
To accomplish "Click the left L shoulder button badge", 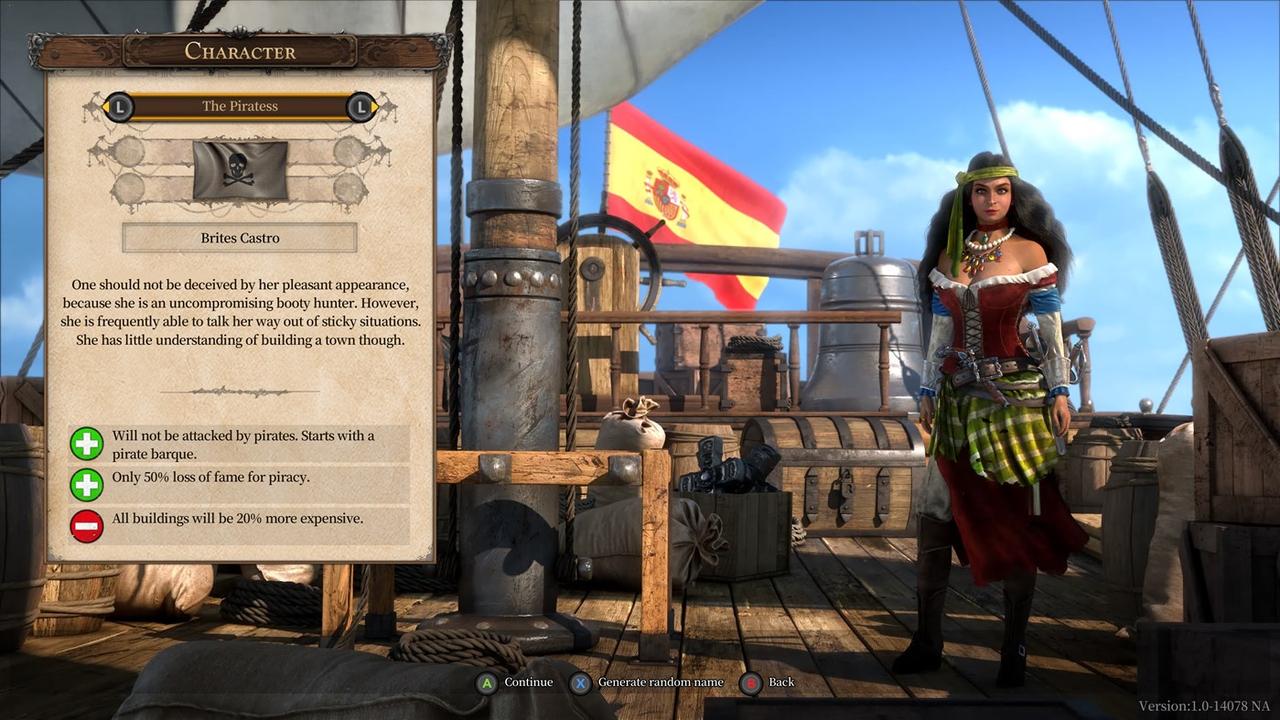I will pos(119,107).
